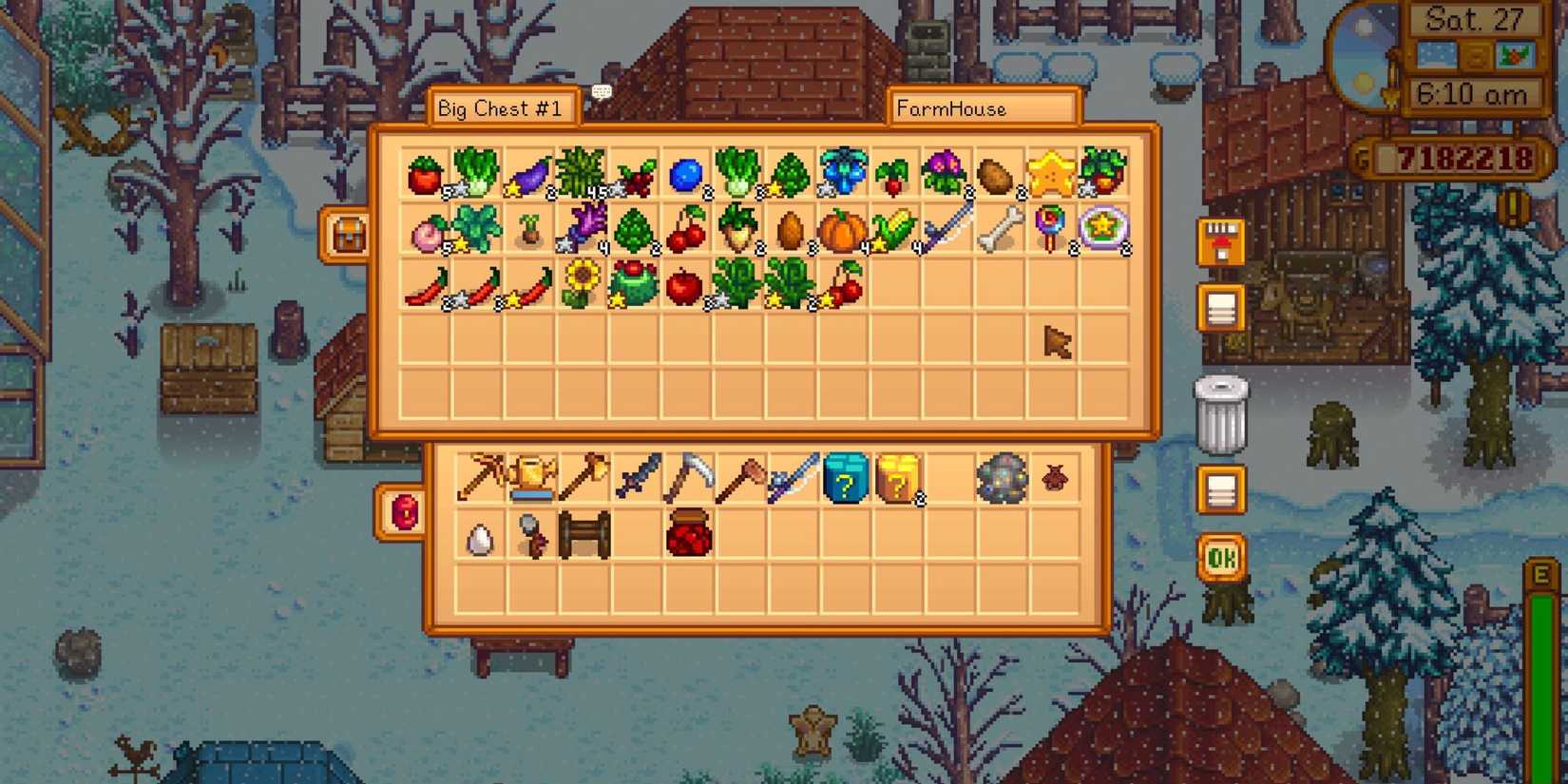Switch to the Big Chest #1 tab

502,107
